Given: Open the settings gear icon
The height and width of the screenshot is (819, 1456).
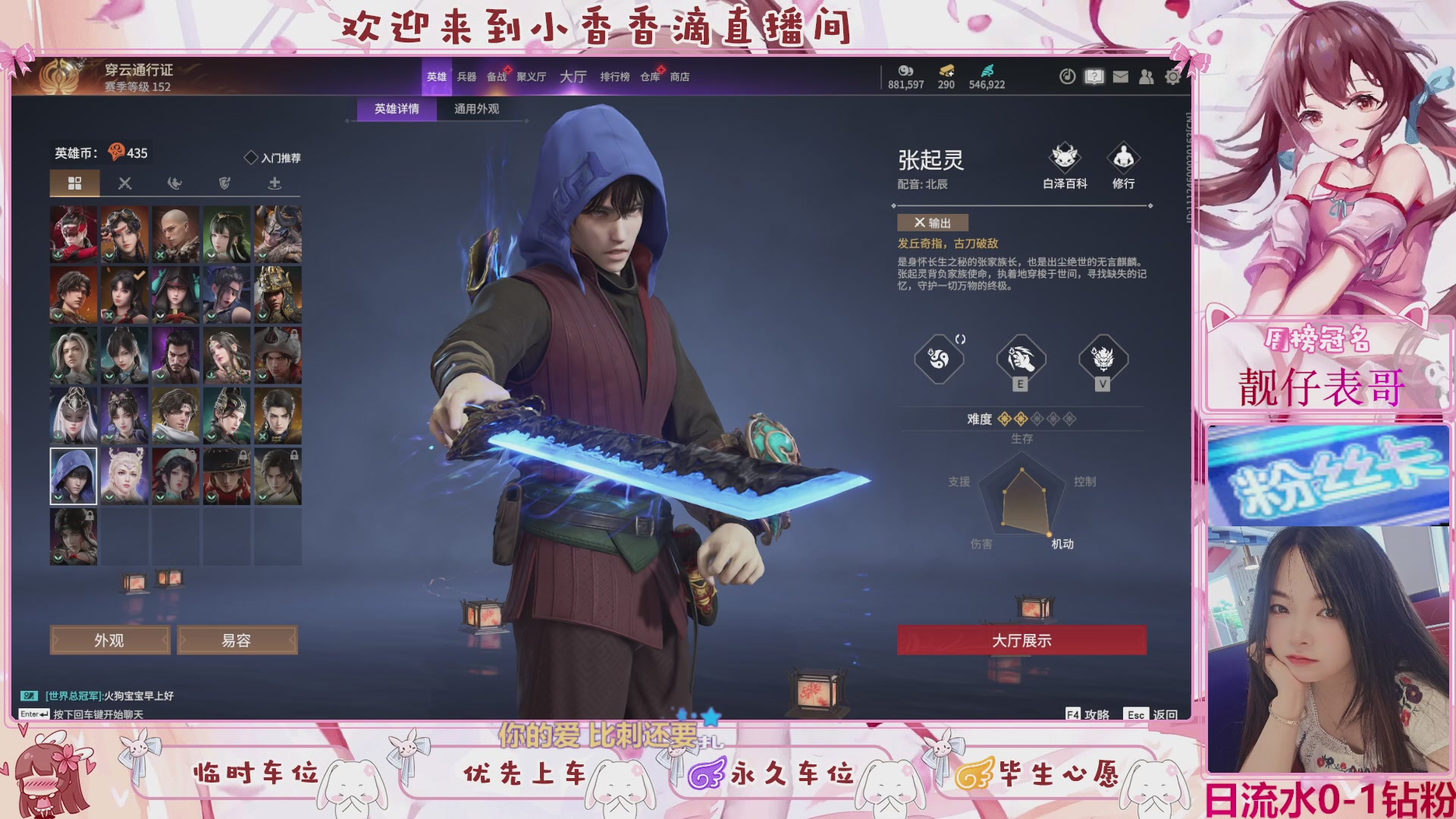Looking at the screenshot, I should tap(1173, 77).
